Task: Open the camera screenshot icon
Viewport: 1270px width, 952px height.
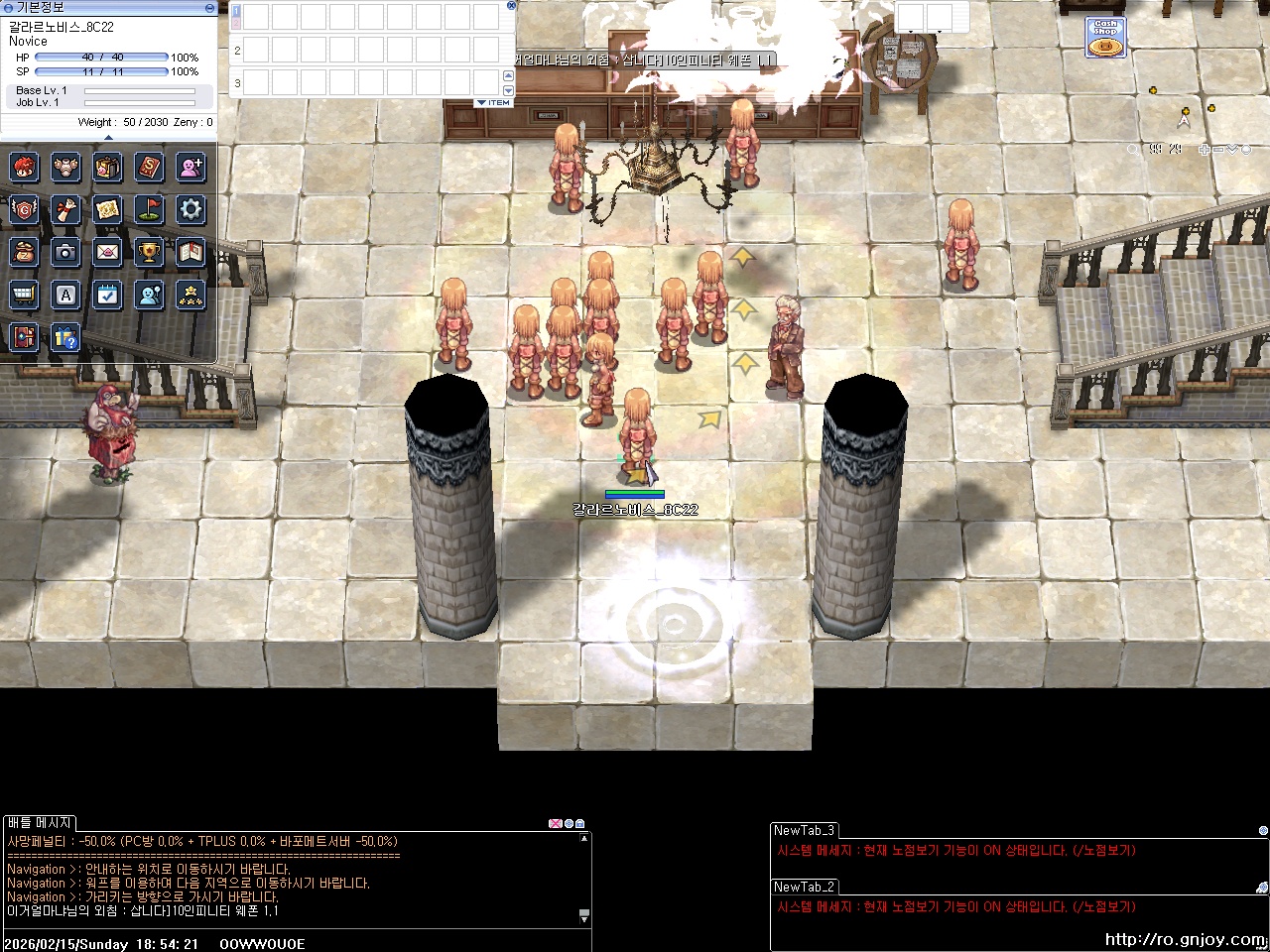Action: point(65,252)
